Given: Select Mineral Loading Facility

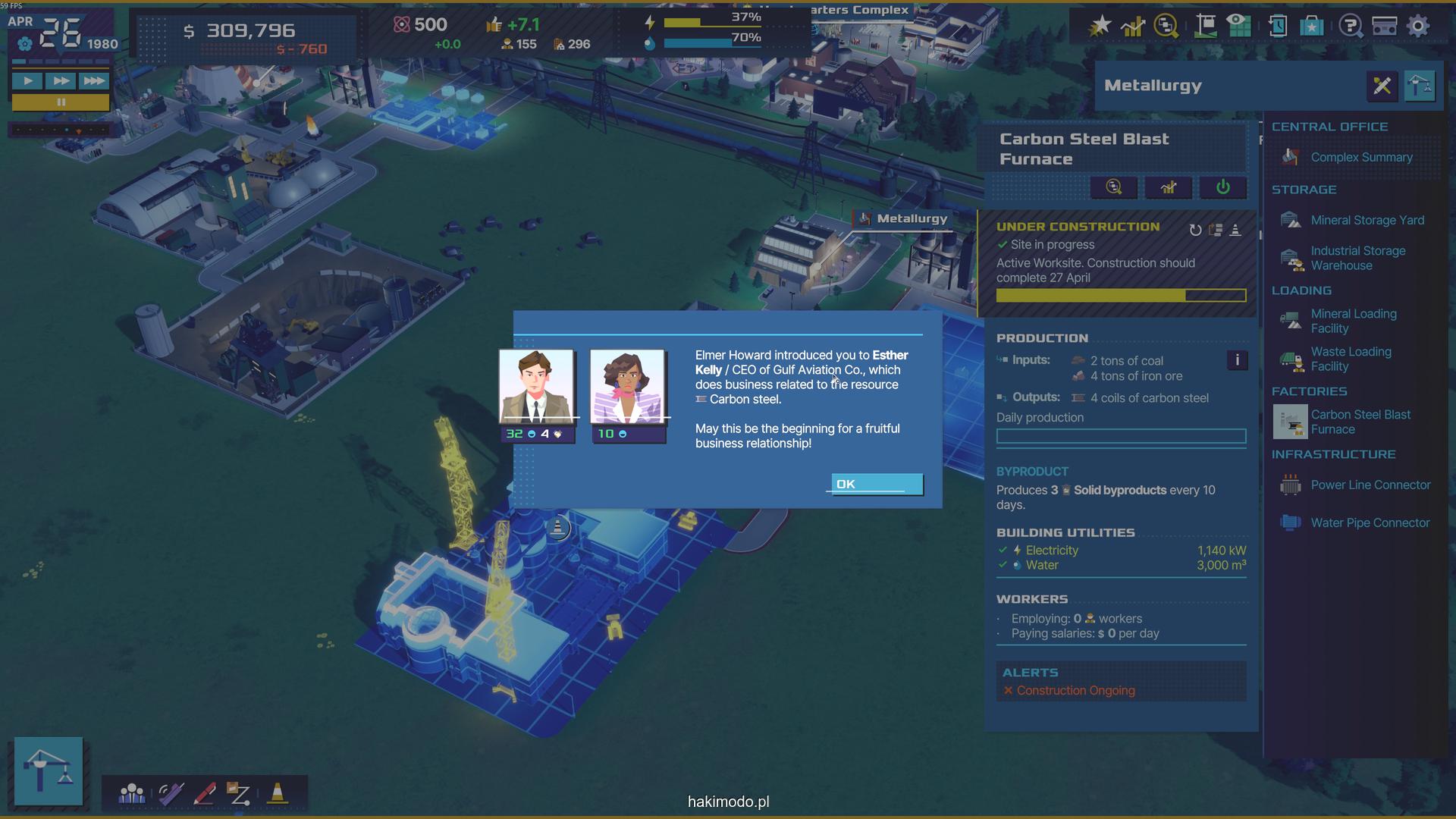Looking at the screenshot, I should point(1353,321).
